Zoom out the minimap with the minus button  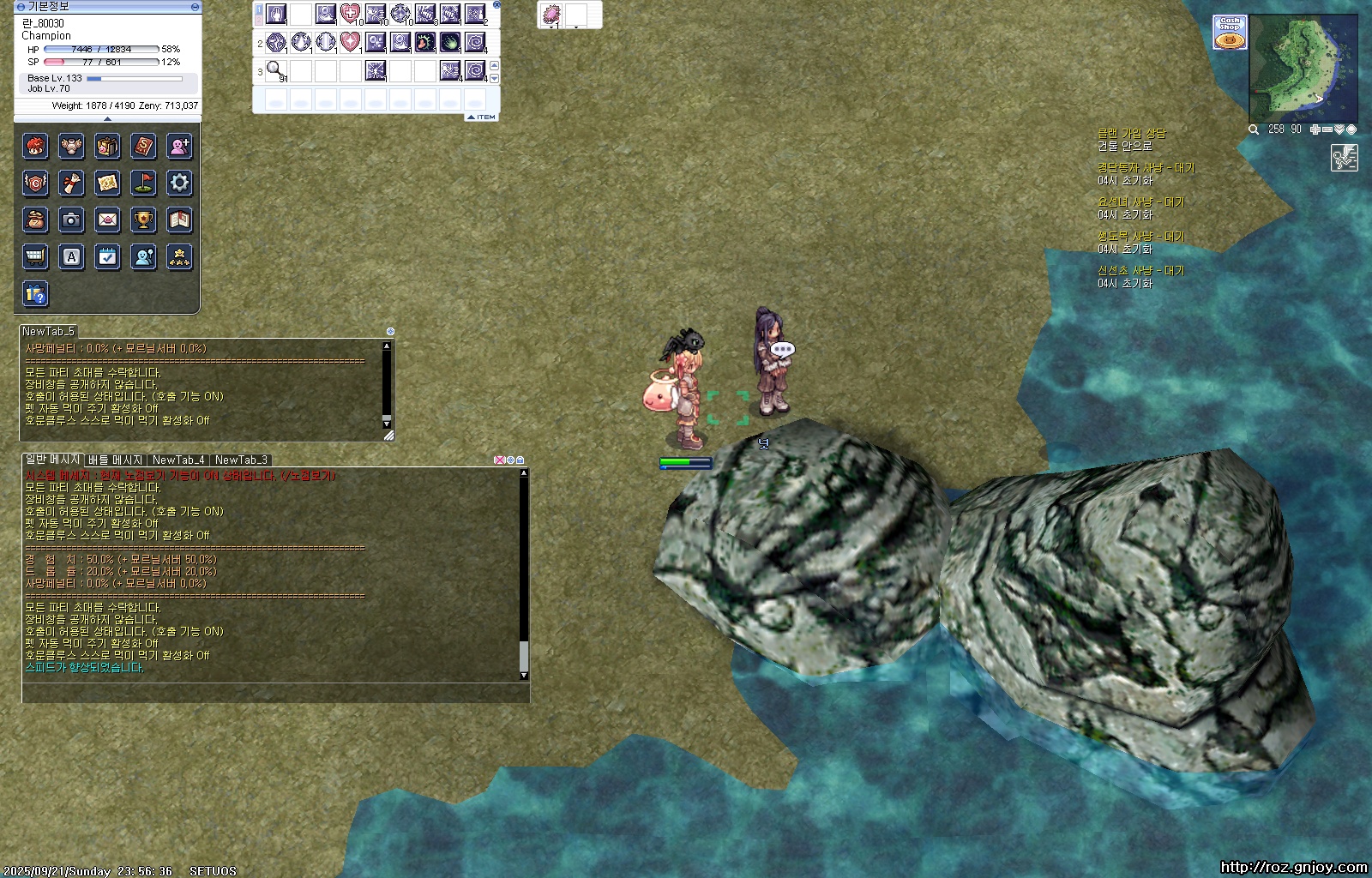pos(1327,129)
